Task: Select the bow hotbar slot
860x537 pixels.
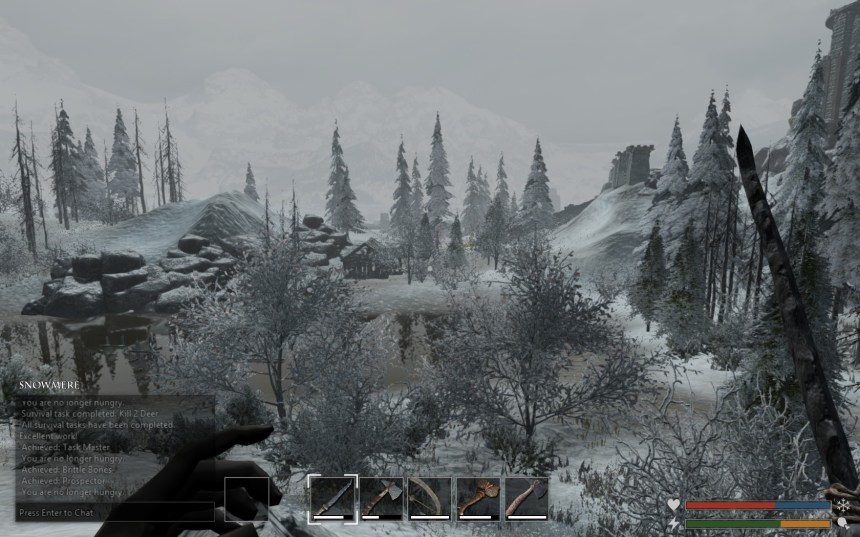Action: point(429,497)
